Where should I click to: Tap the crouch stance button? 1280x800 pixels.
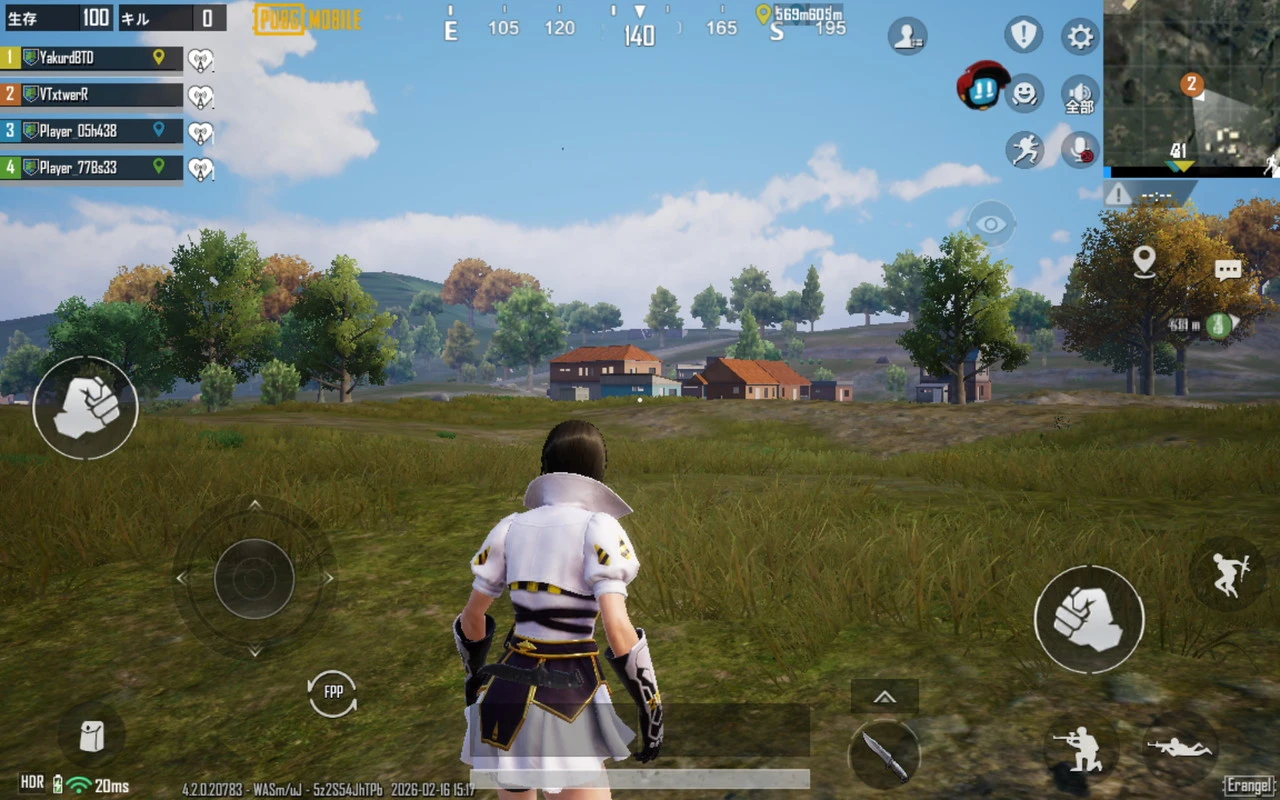coord(1083,749)
